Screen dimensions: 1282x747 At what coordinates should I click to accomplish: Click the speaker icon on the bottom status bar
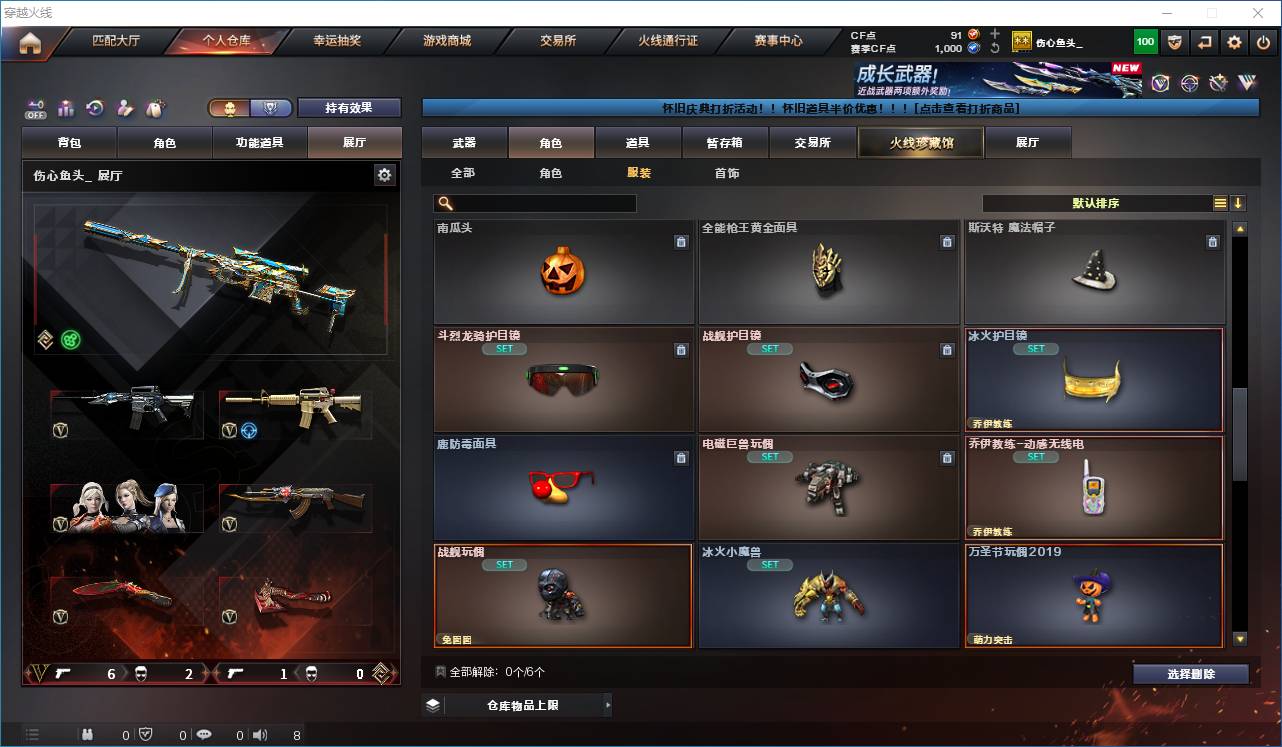[259, 734]
